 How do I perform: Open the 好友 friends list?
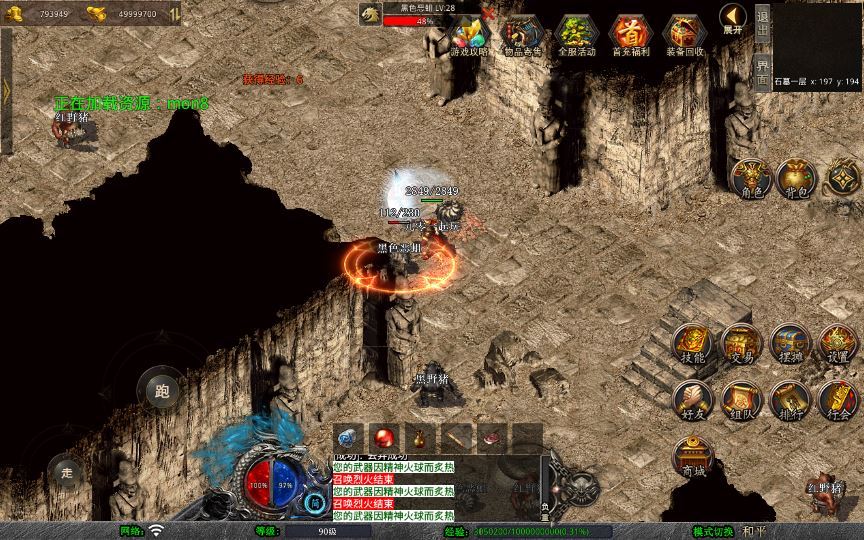692,400
